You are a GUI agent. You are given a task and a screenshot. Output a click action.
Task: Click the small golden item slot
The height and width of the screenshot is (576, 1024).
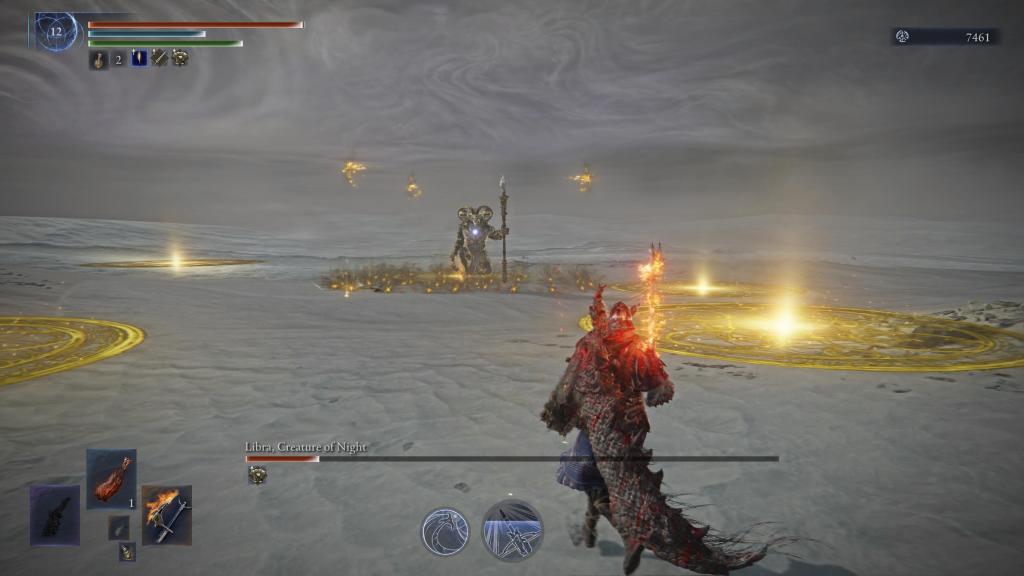[x=127, y=551]
